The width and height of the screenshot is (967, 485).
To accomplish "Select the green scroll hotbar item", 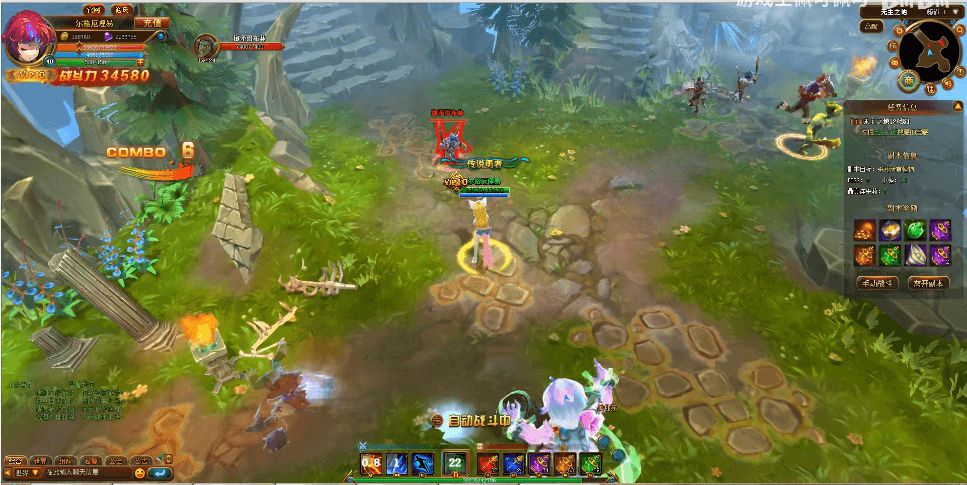I will pos(591,463).
